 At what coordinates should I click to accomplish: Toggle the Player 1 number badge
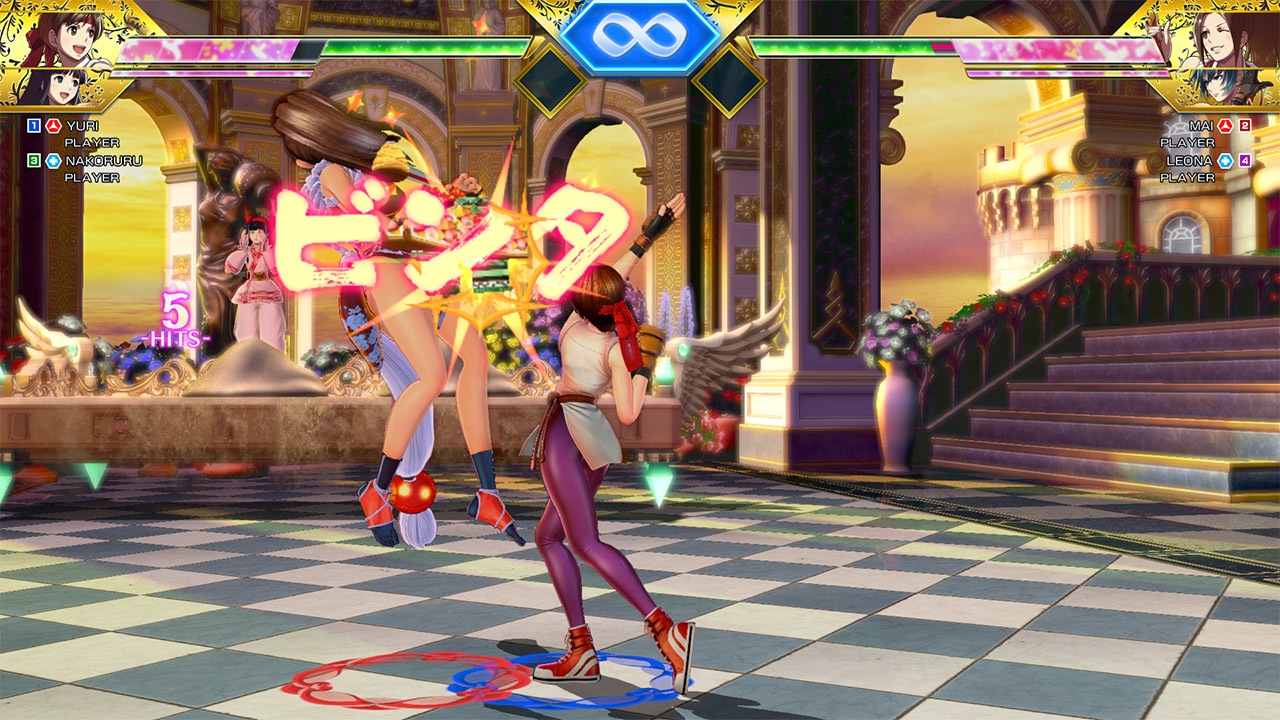[33, 125]
